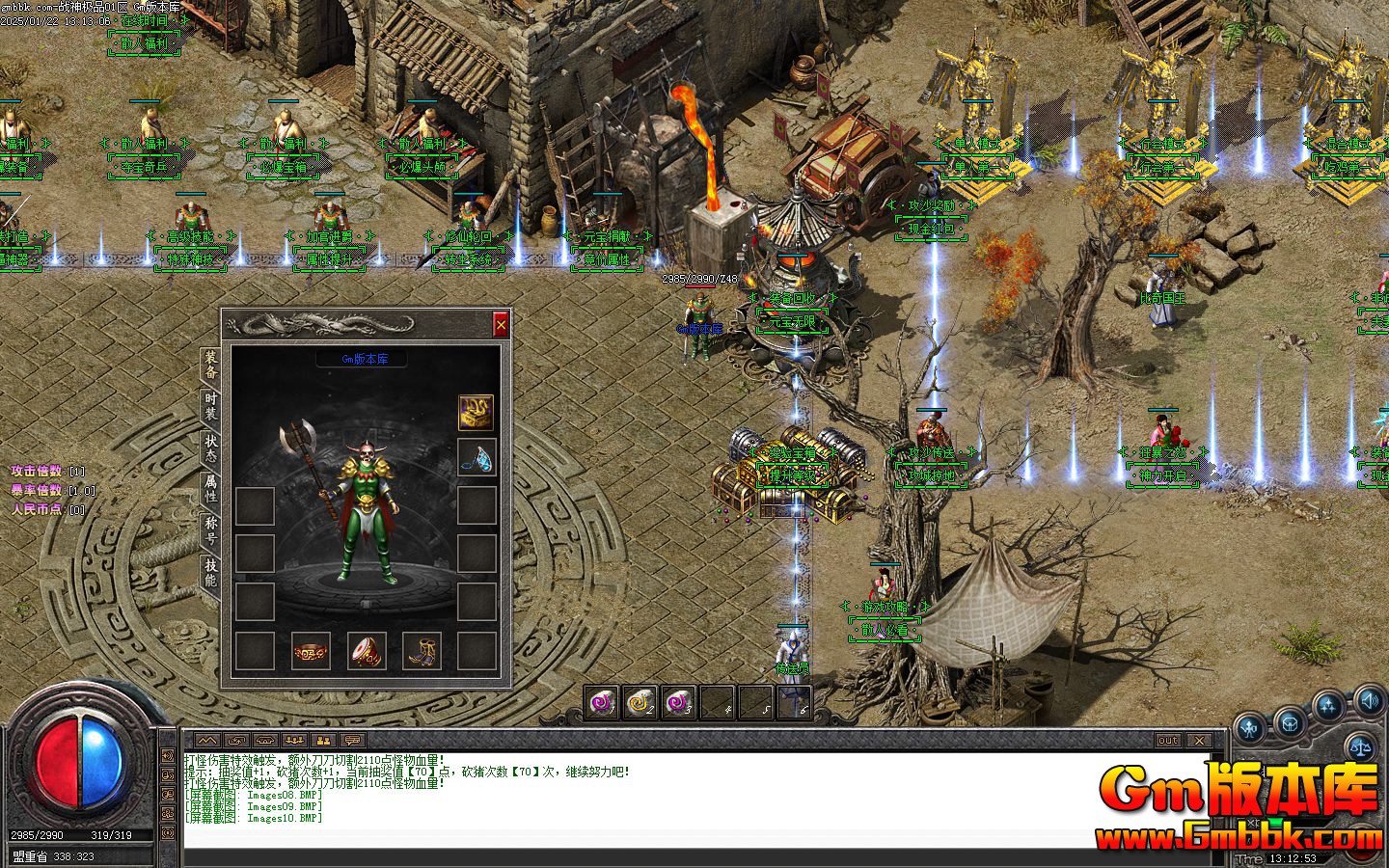Open character info with the figure icon
Image resolution: width=1389 pixels, height=868 pixels.
pyautogui.click(x=1248, y=727)
